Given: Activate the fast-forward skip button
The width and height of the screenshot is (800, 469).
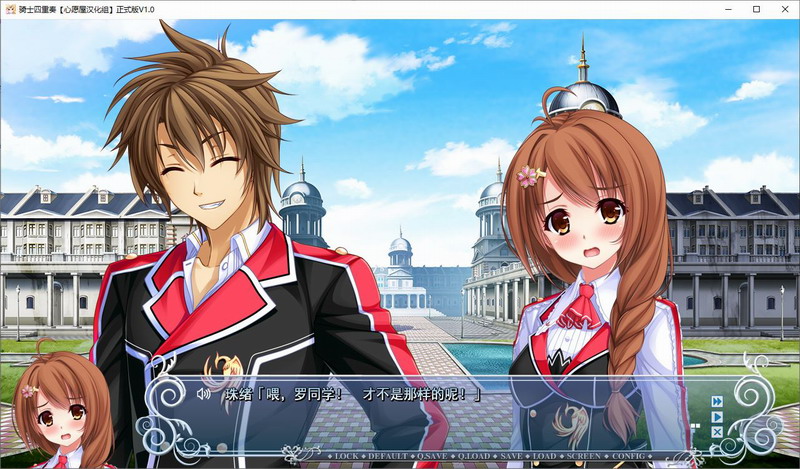Looking at the screenshot, I should (x=717, y=402).
